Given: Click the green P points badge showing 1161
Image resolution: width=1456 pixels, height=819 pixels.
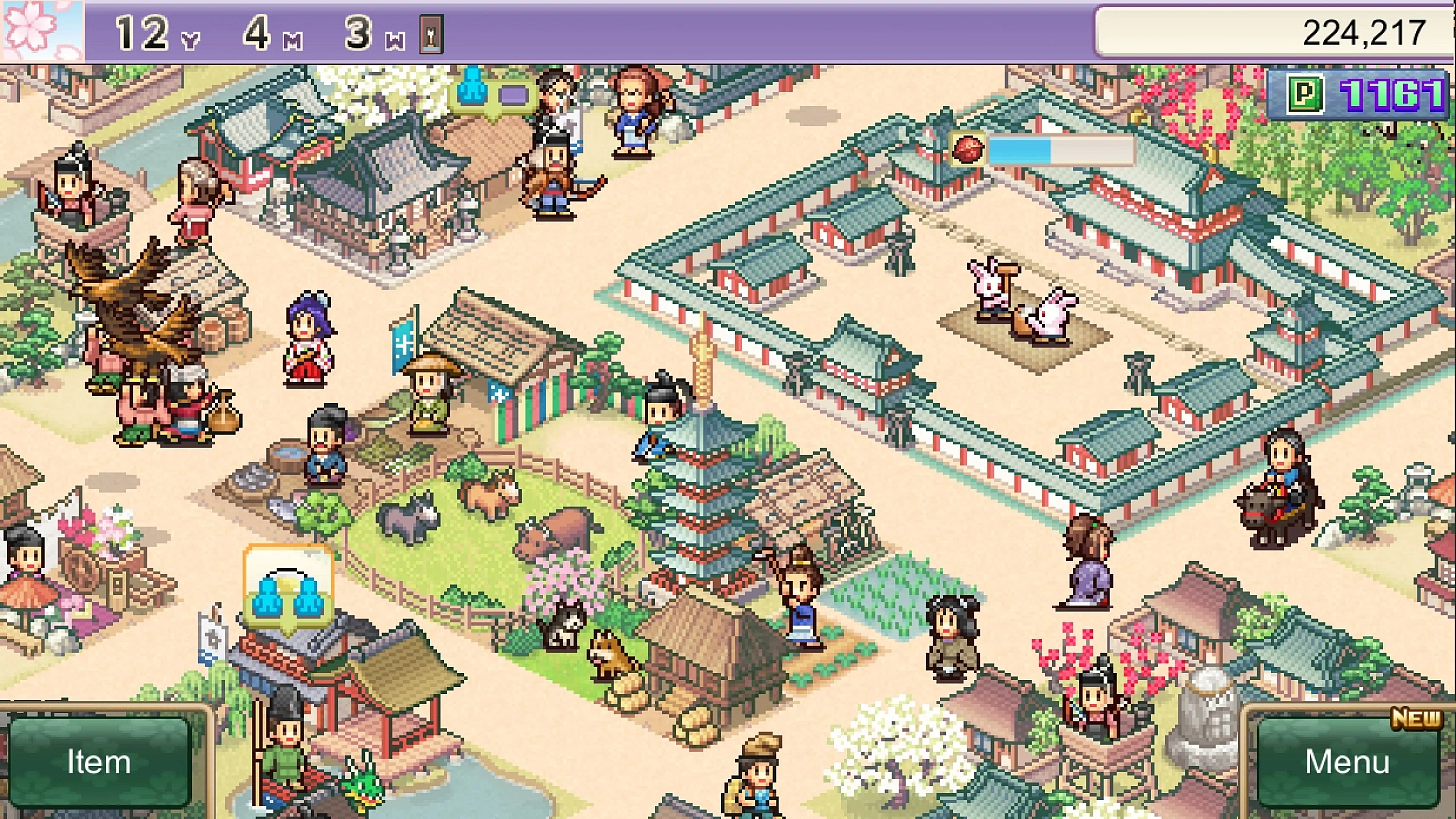Looking at the screenshot, I should point(1355,95).
